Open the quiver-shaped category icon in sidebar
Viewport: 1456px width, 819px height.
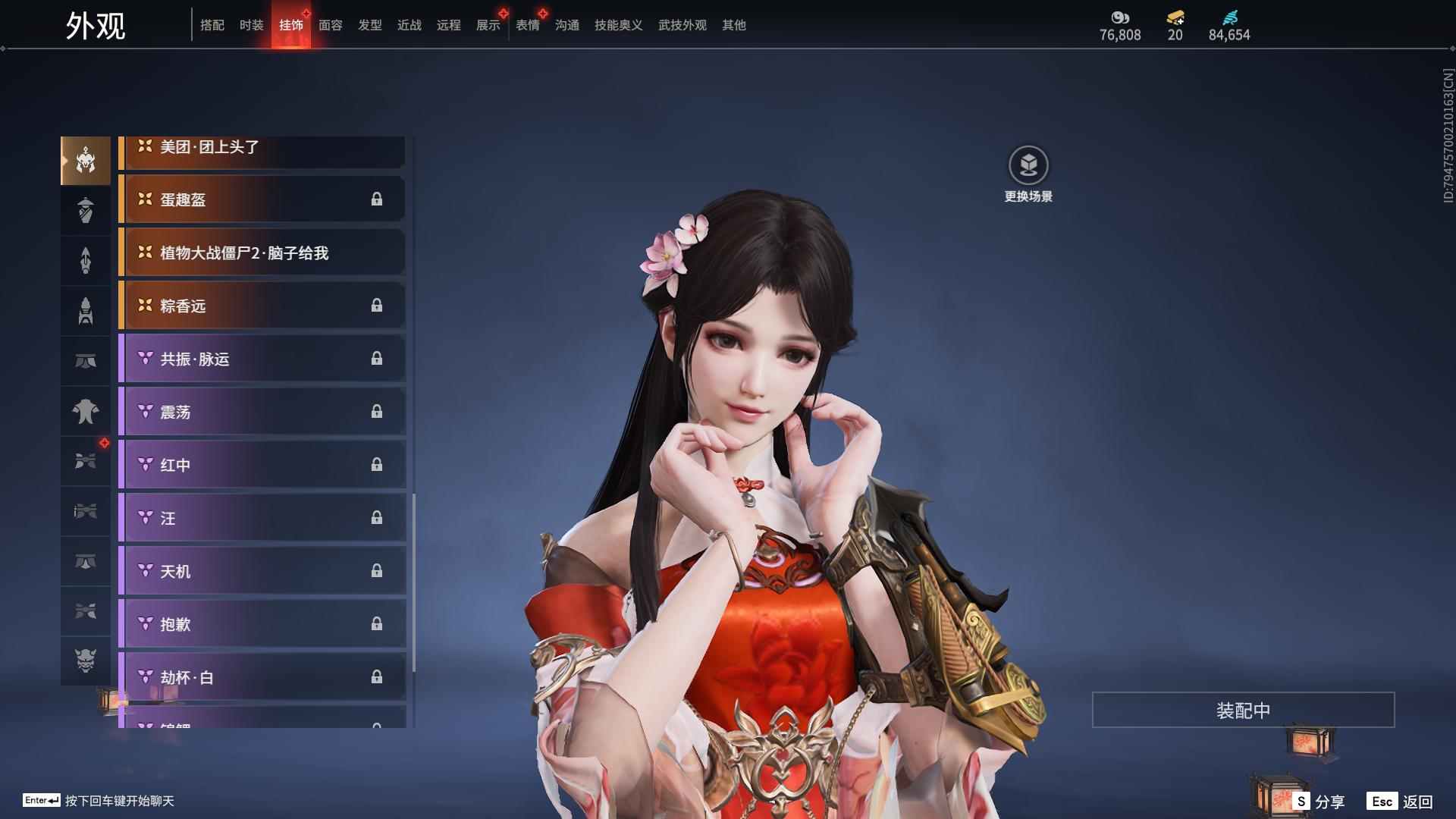[x=86, y=309]
